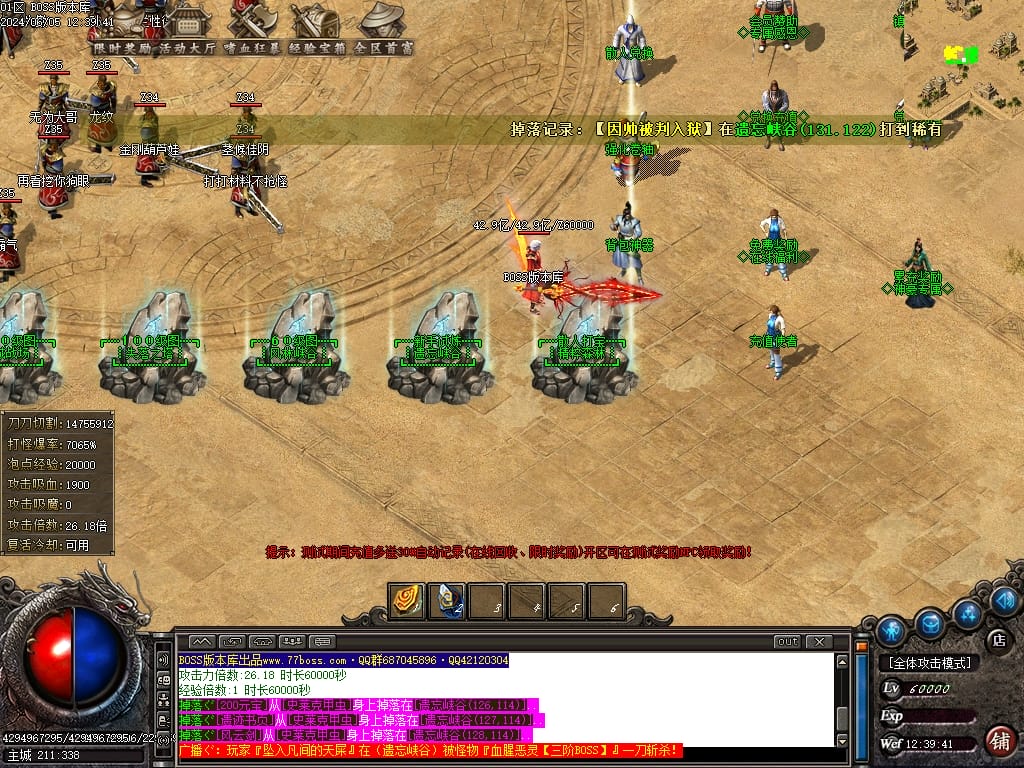
Task: Open the skills panel (sparkle triangle icon)
Action: 967,613
